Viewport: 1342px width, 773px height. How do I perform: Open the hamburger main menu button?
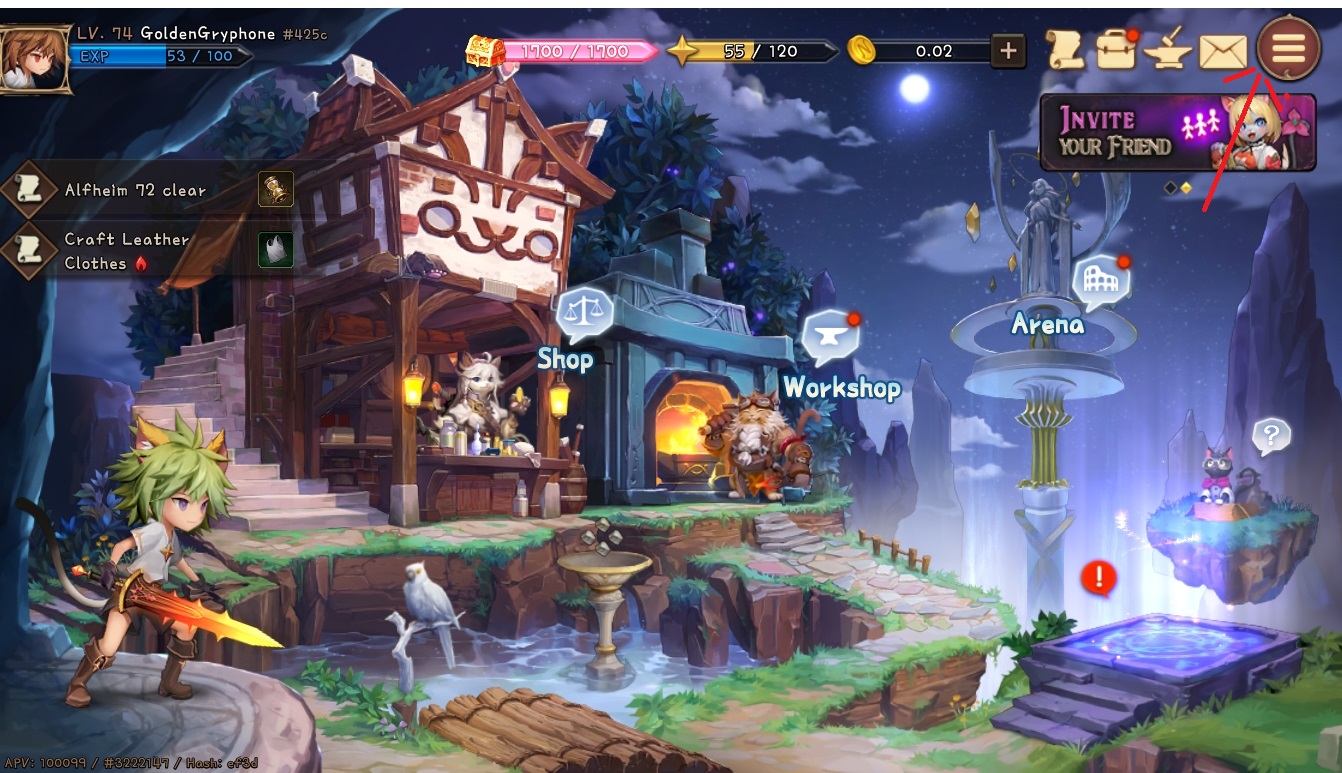click(x=1289, y=47)
